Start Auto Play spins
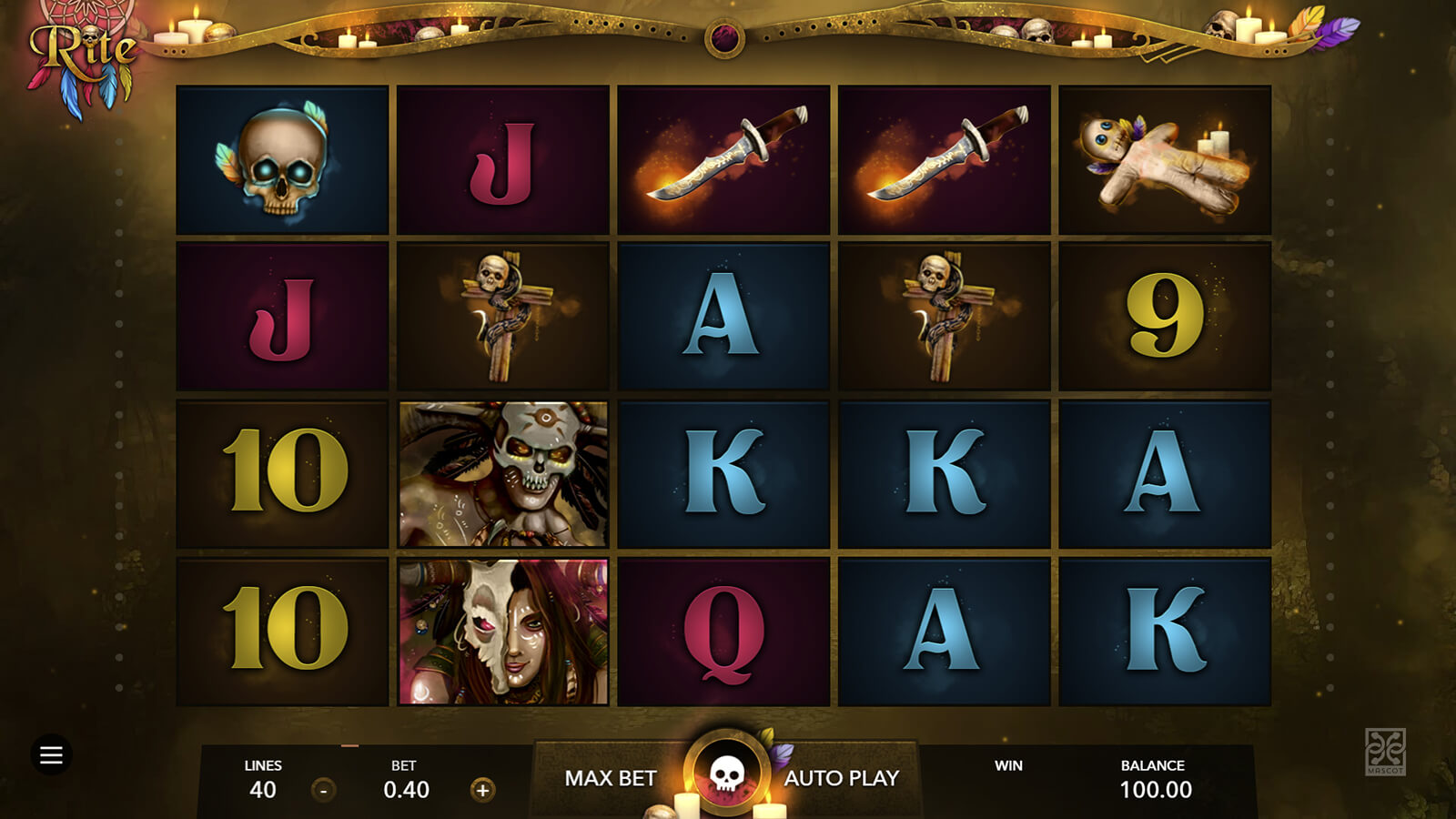 pyautogui.click(x=842, y=778)
